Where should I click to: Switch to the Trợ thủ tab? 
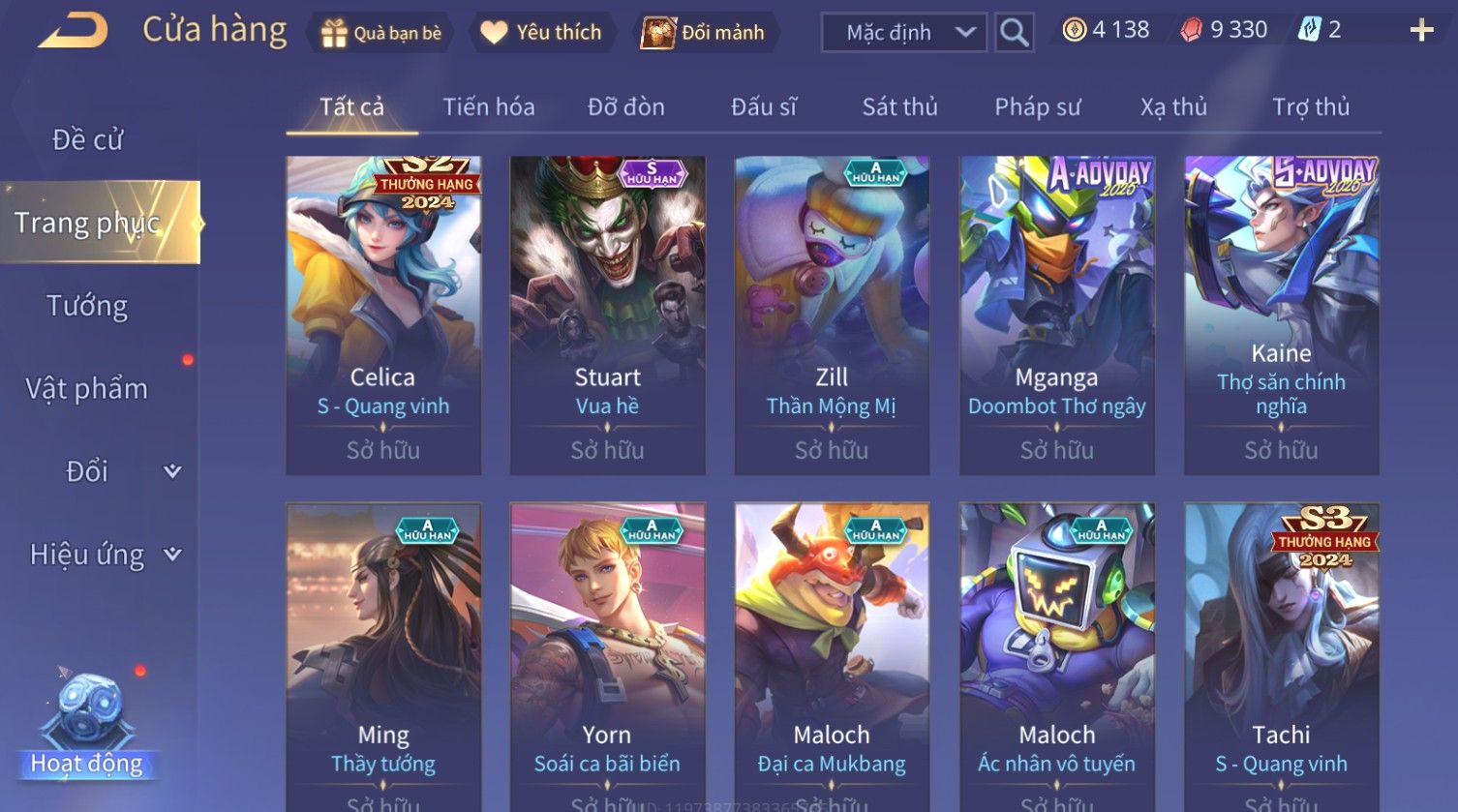click(x=1310, y=107)
